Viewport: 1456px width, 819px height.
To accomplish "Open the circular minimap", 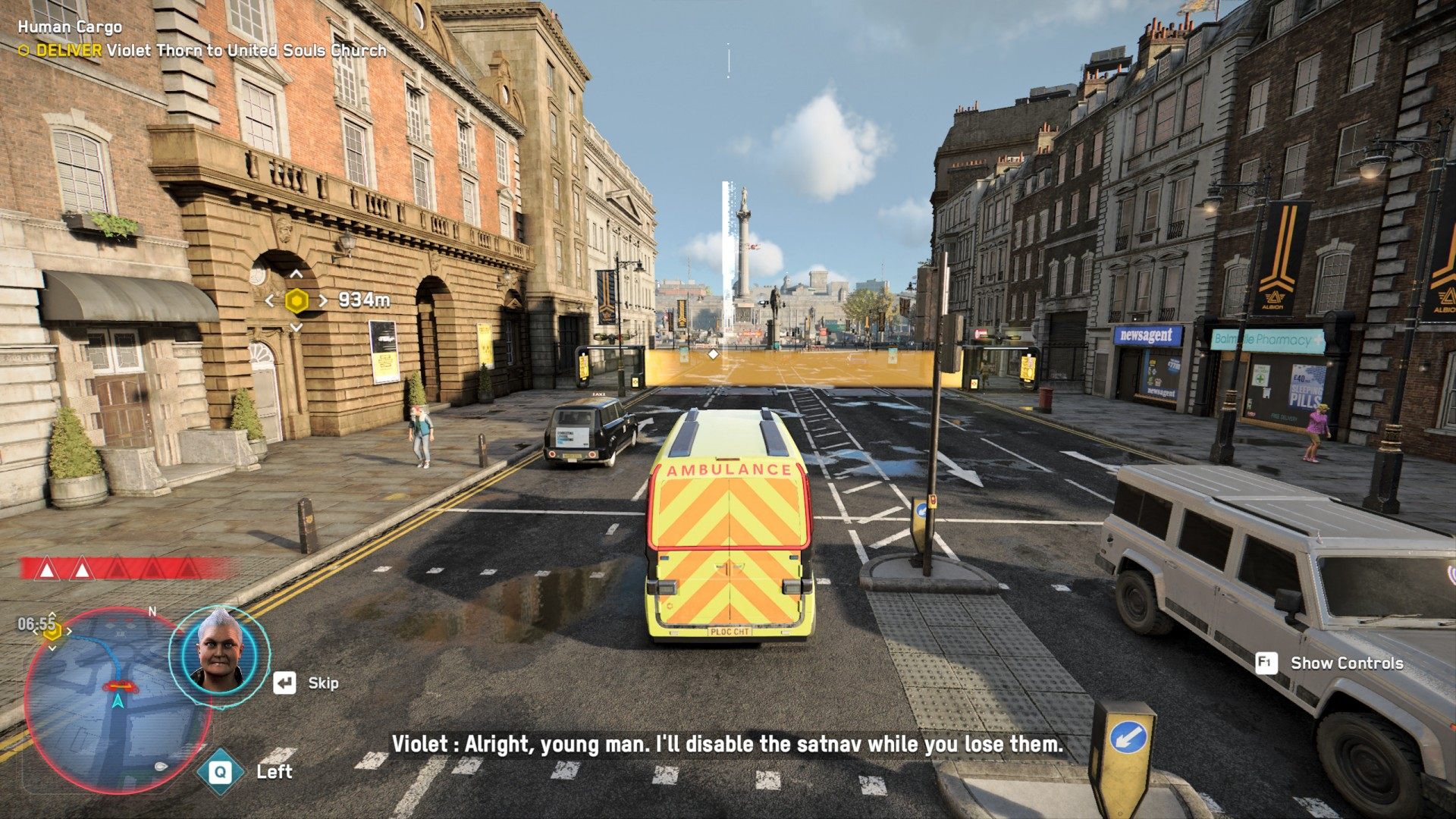I will tap(118, 699).
